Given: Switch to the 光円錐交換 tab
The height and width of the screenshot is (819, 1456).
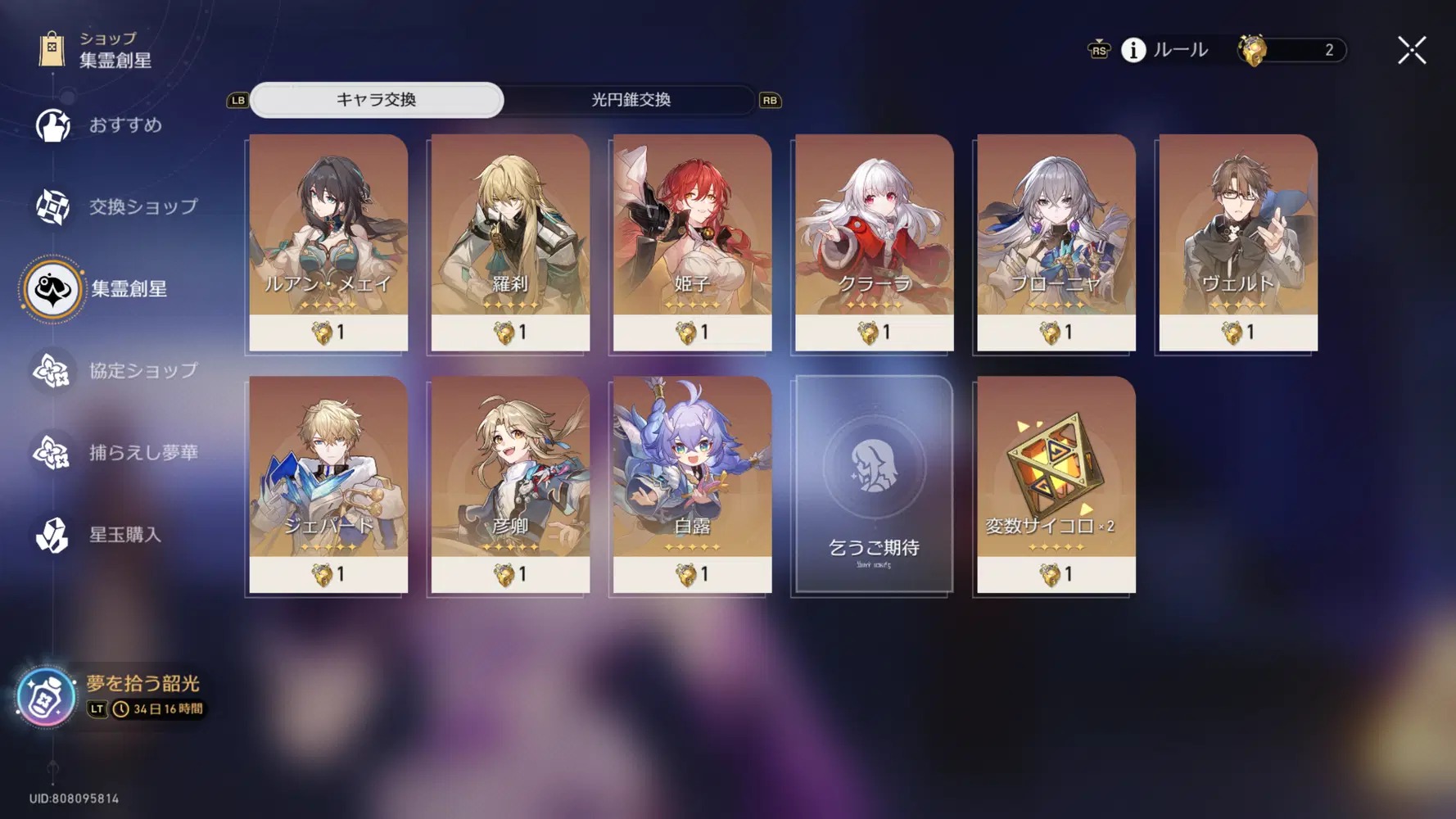Looking at the screenshot, I should (631, 100).
